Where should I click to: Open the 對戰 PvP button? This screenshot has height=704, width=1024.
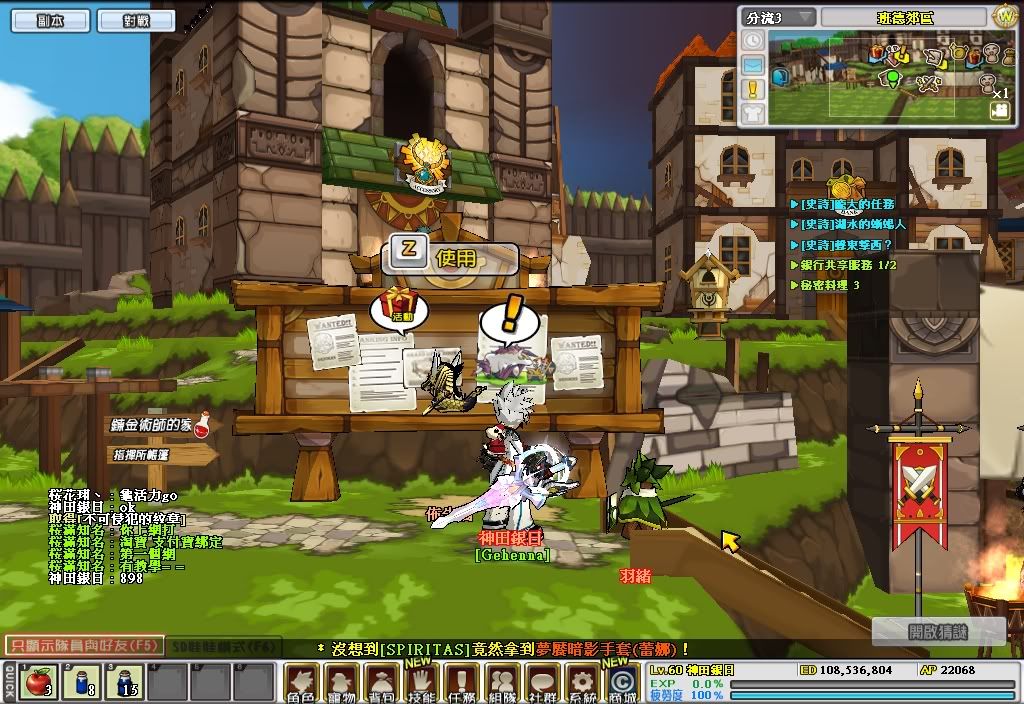click(136, 19)
